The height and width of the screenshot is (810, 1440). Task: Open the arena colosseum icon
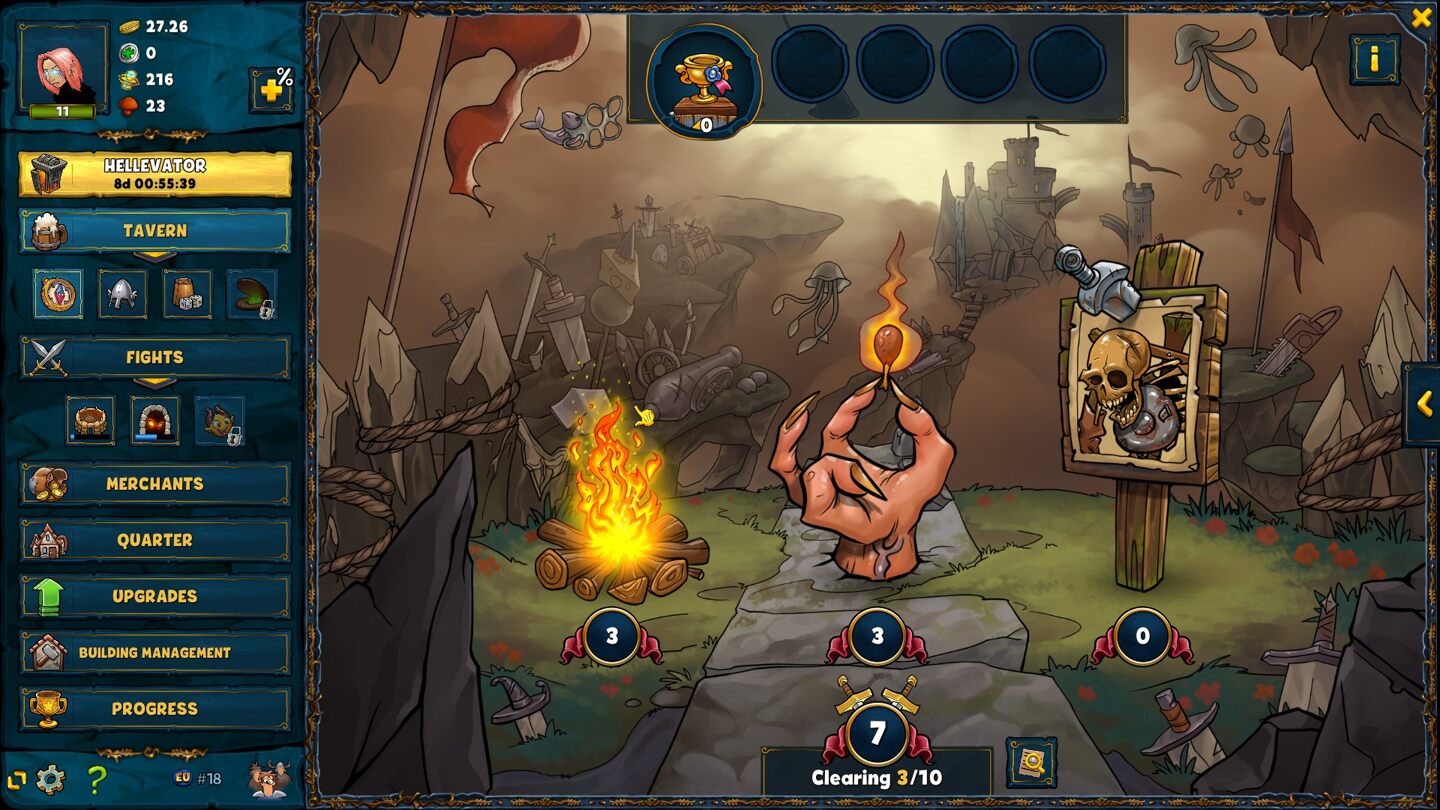(91, 420)
